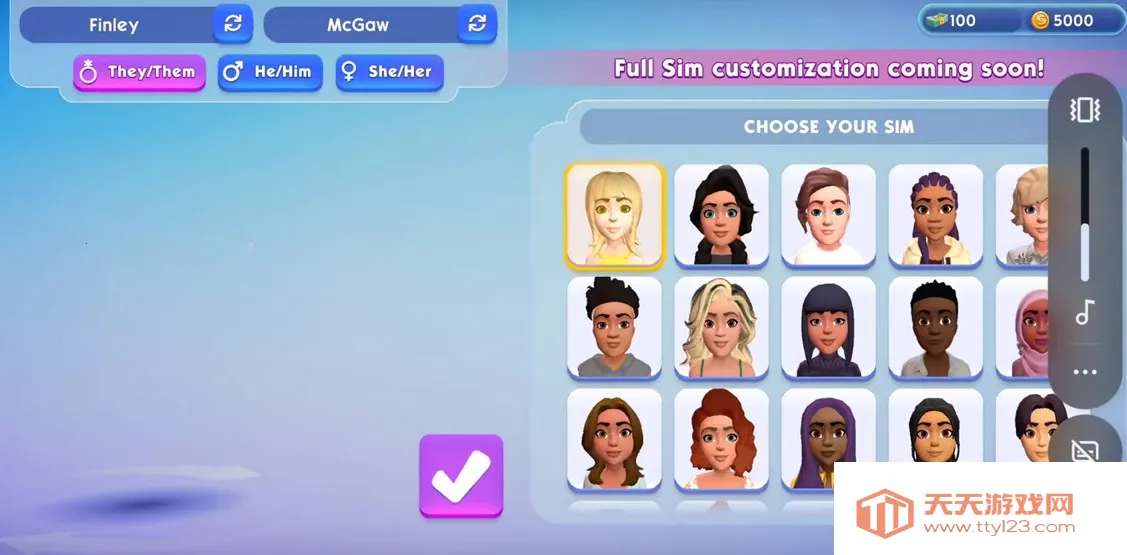The height and width of the screenshot is (555, 1127).
Task: Choose the Sim with long blonde waves
Action: point(721,327)
